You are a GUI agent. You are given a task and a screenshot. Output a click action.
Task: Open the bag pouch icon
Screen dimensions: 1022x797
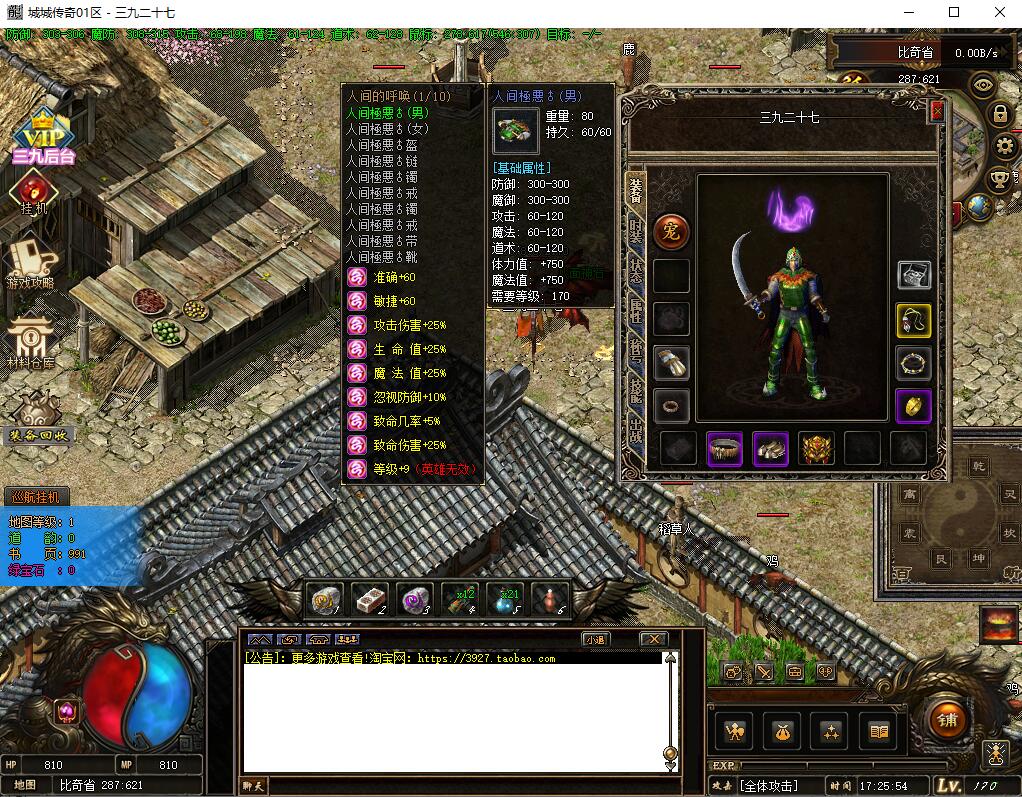coord(781,732)
